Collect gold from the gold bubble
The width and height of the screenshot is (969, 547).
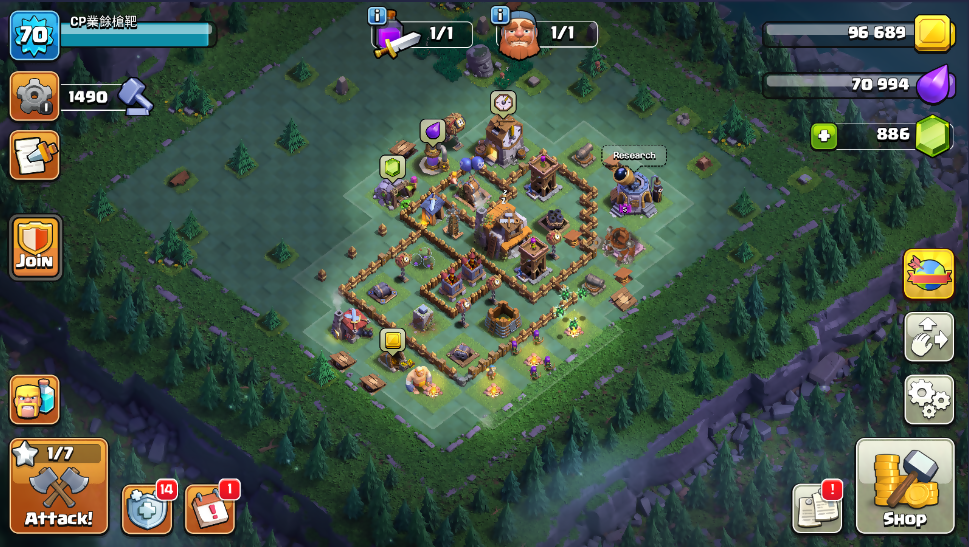tap(392, 340)
